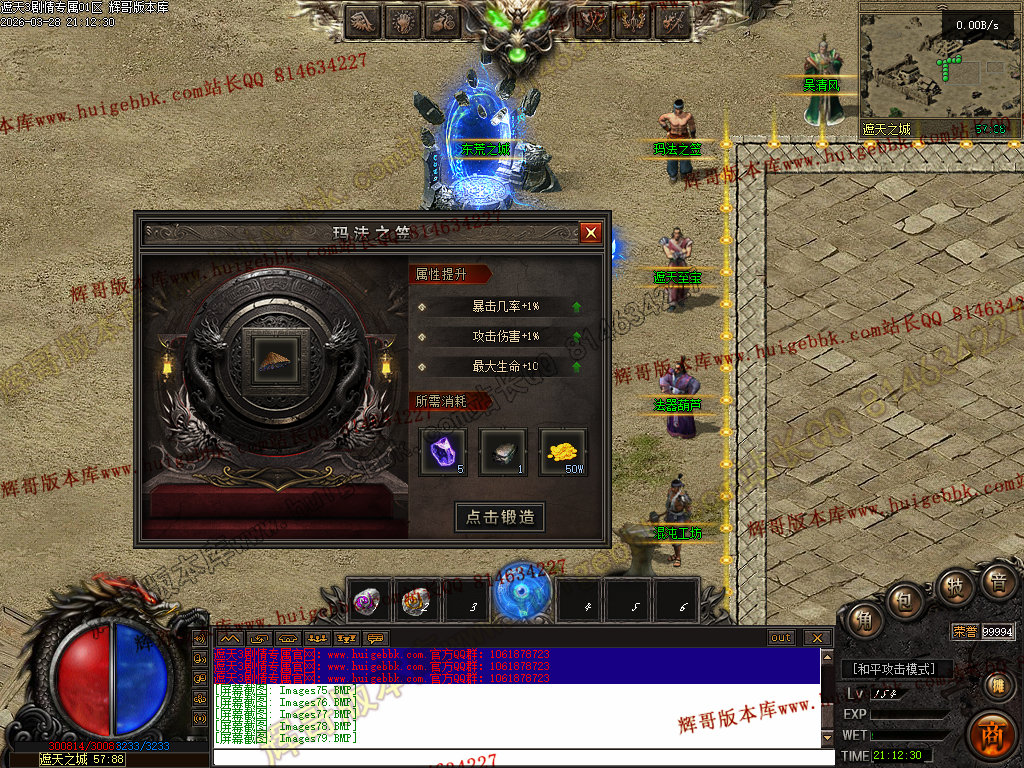This screenshot has height=768, width=1024.
Task: Click the blue orb in the hotbar
Action: pos(524,594)
